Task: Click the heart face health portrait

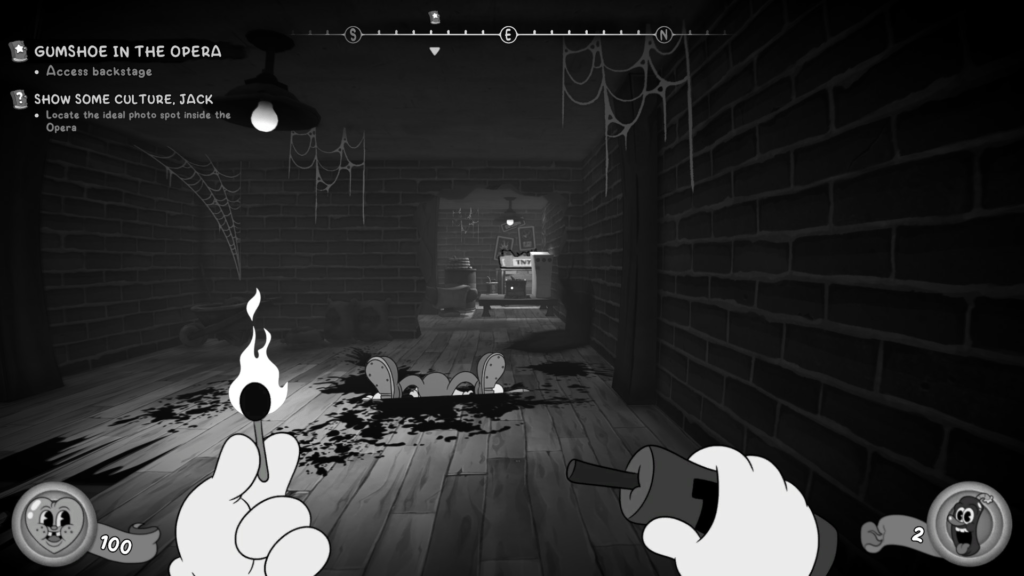Action: [x=53, y=523]
